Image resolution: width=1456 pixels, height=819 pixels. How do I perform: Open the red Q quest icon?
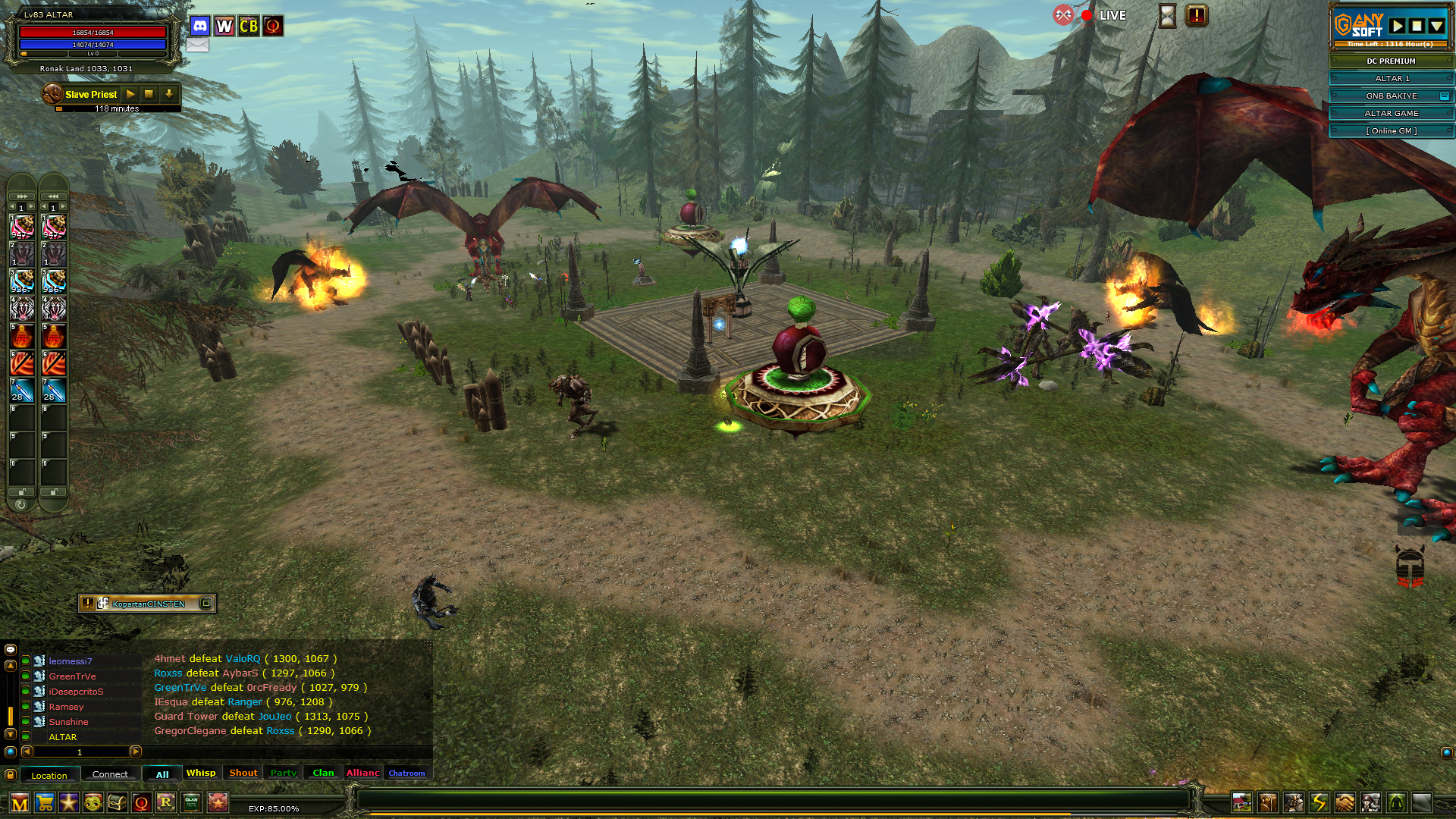click(x=141, y=802)
